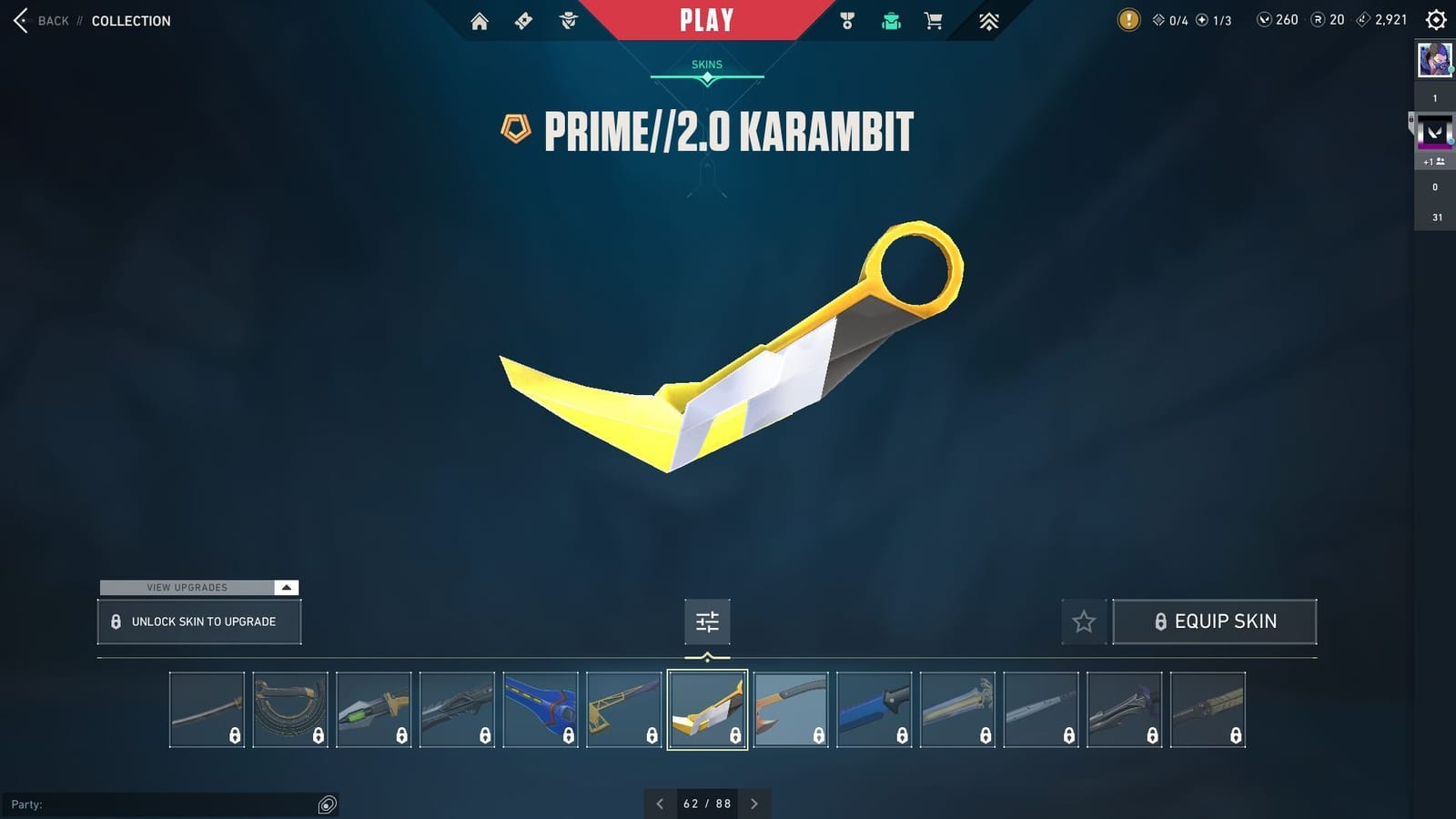
Task: Open the Battle Pass ticket icon
Action: [523, 19]
